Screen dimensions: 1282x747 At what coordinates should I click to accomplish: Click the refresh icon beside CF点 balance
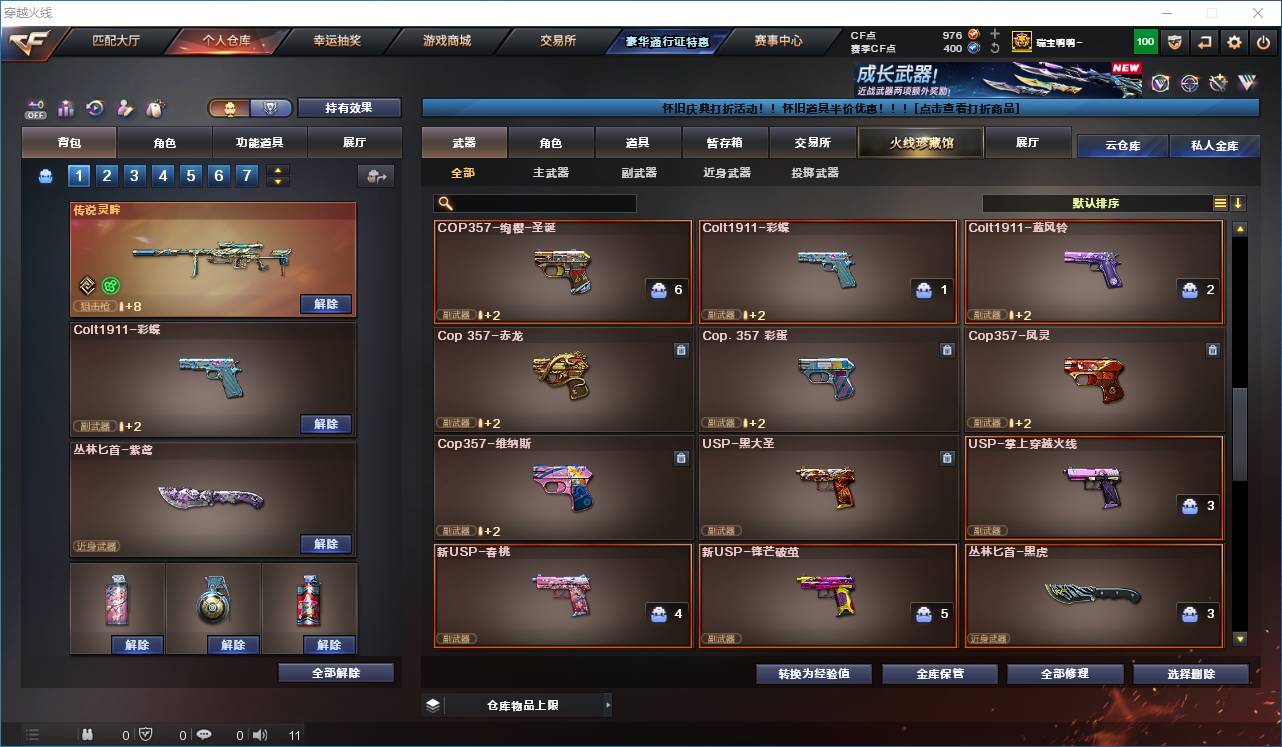994,48
